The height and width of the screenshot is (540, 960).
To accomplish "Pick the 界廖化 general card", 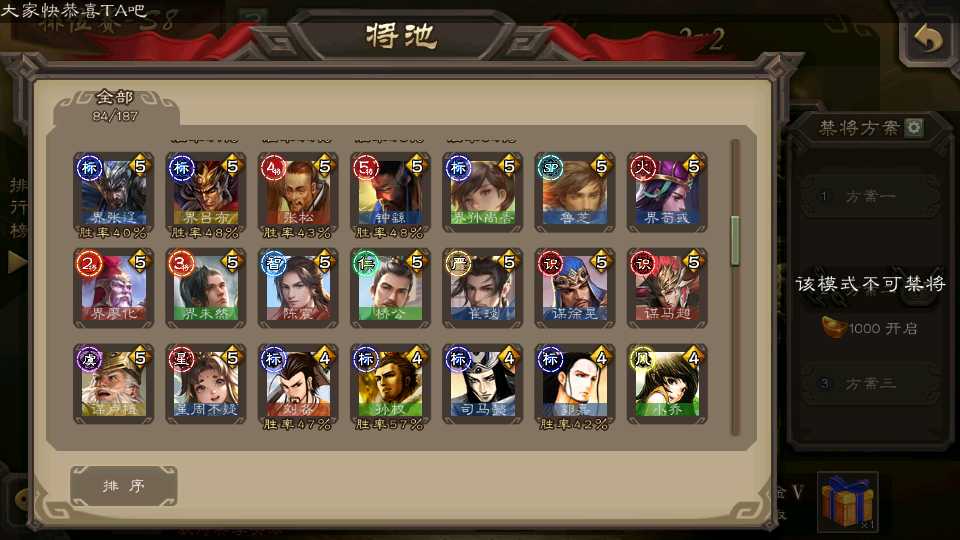I will tap(113, 287).
